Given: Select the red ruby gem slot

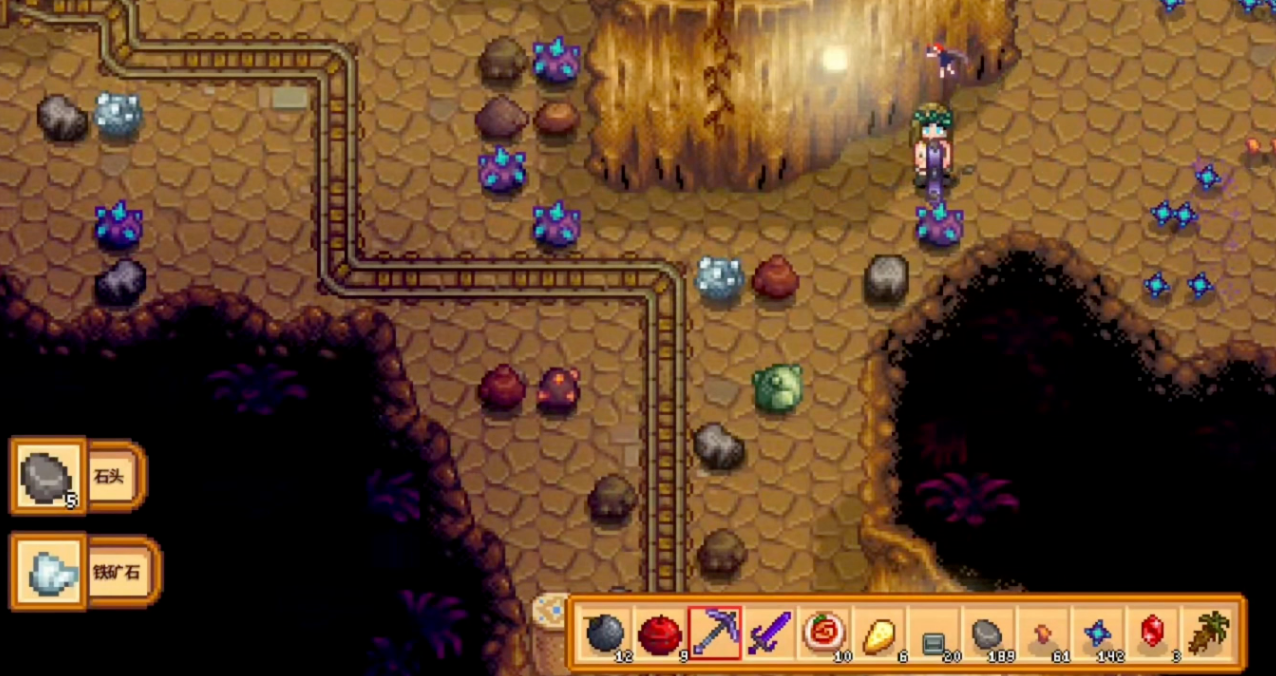Looking at the screenshot, I should 1153,633.
